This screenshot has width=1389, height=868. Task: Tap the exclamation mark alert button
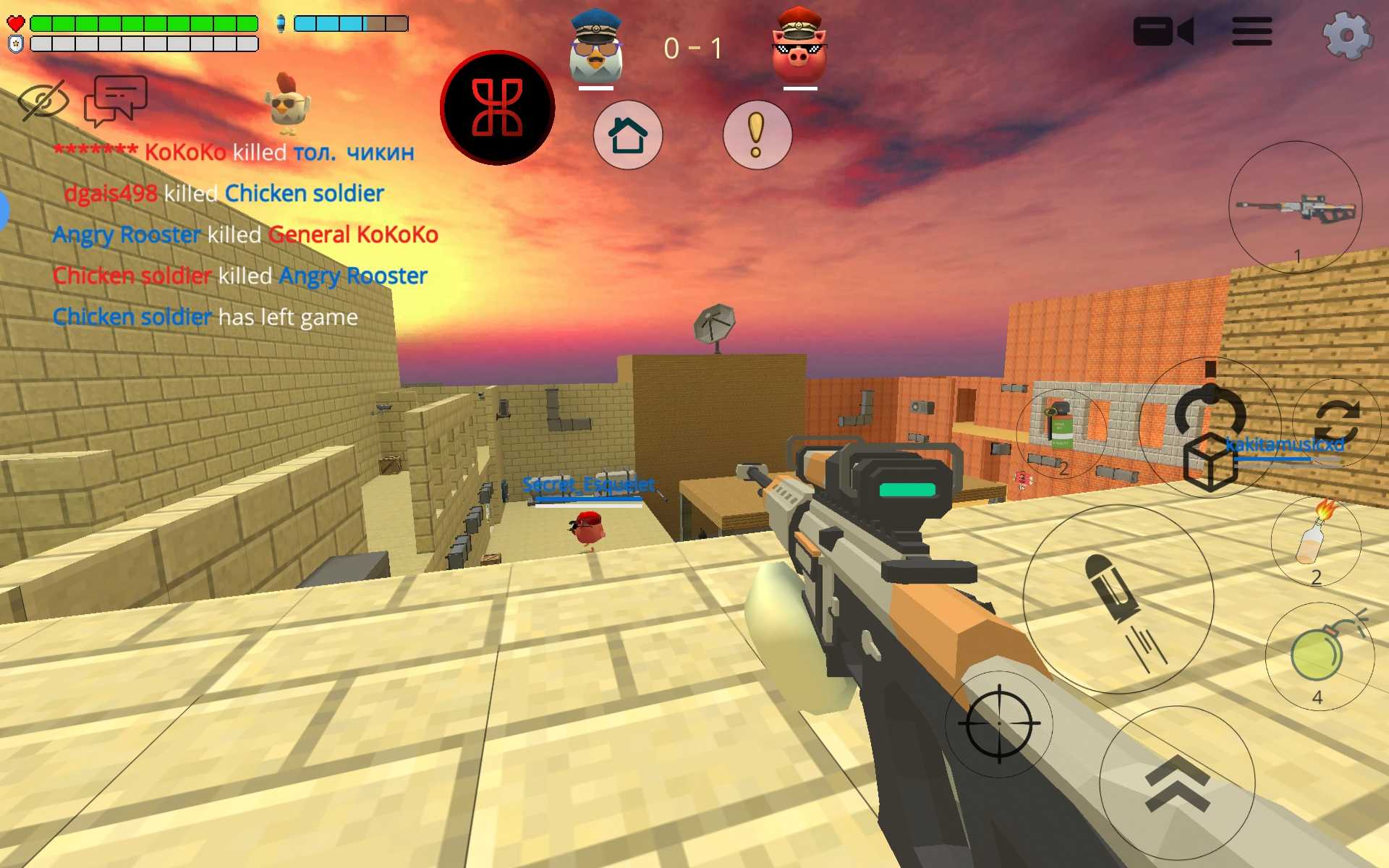(x=757, y=135)
